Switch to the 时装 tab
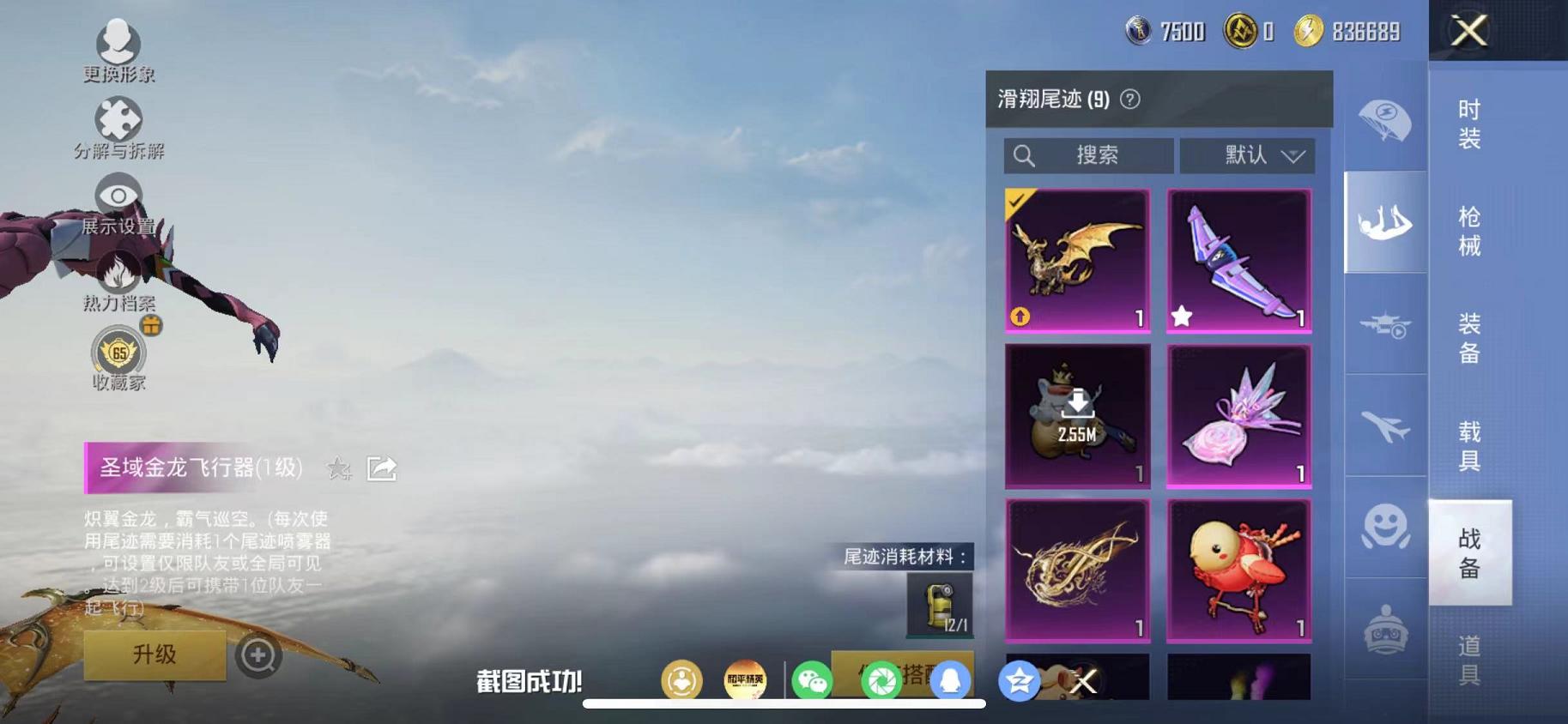1568x724 pixels. (1468, 129)
